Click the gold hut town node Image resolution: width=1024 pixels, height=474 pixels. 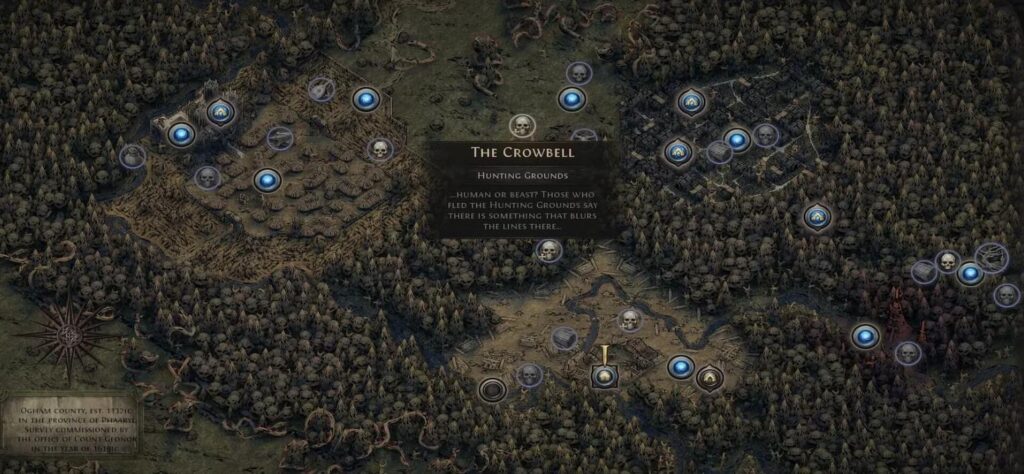pyautogui.click(x=710, y=378)
